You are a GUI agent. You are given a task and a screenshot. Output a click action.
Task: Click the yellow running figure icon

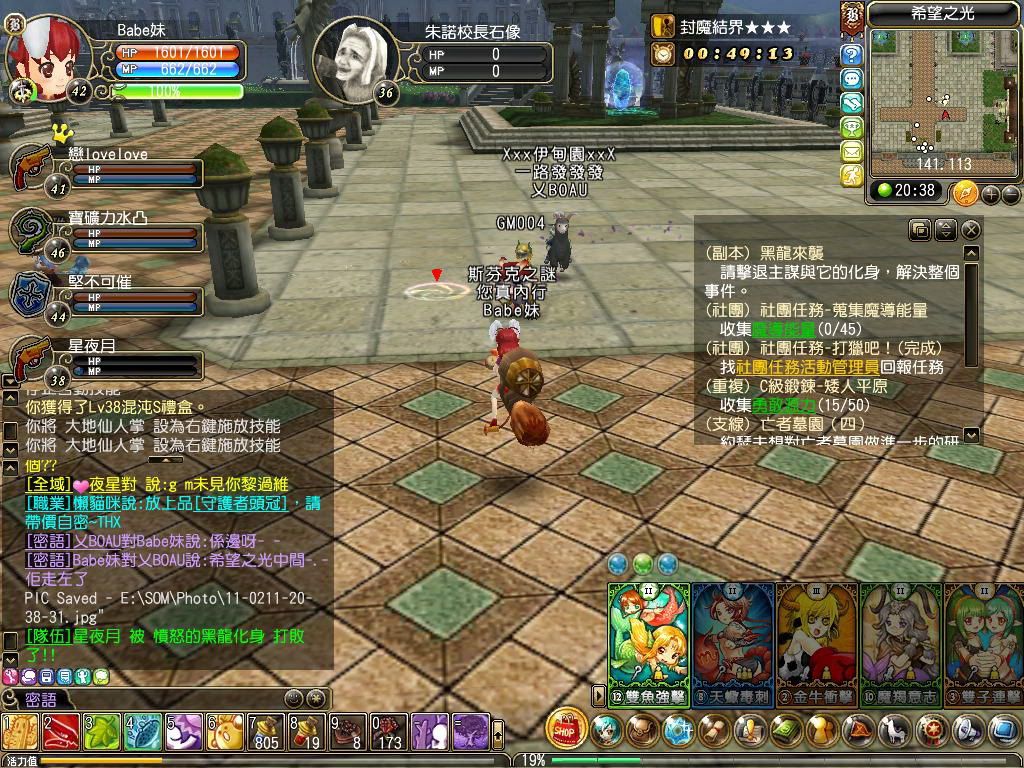point(852,175)
